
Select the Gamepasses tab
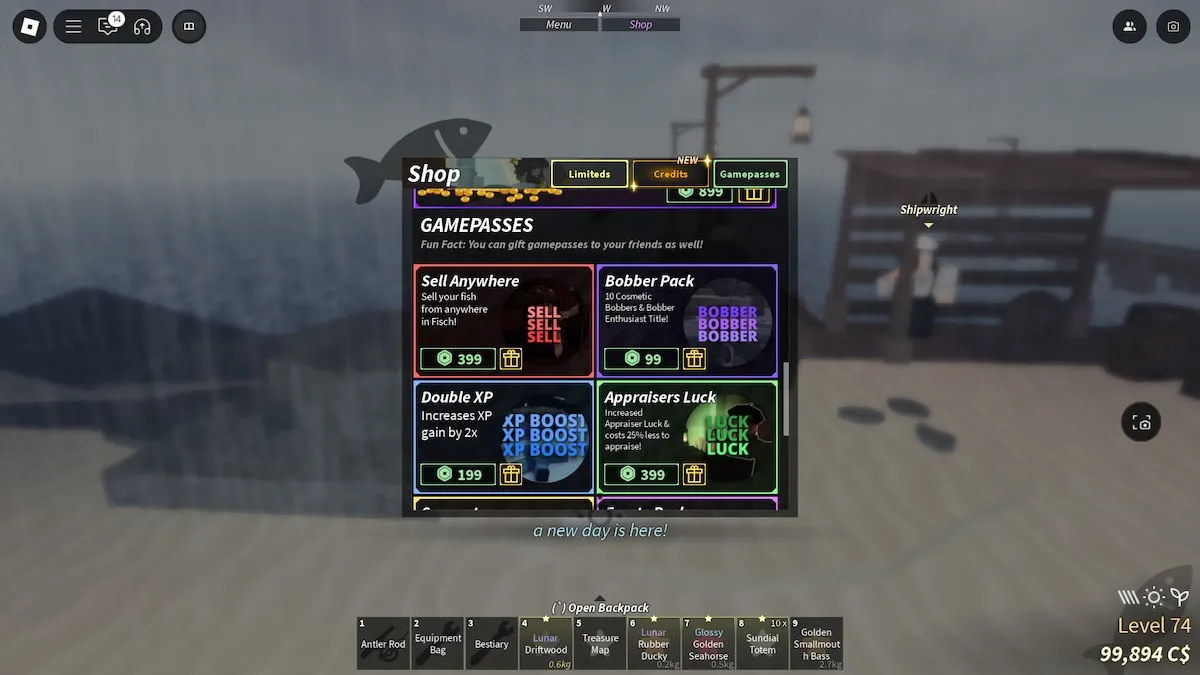click(750, 174)
